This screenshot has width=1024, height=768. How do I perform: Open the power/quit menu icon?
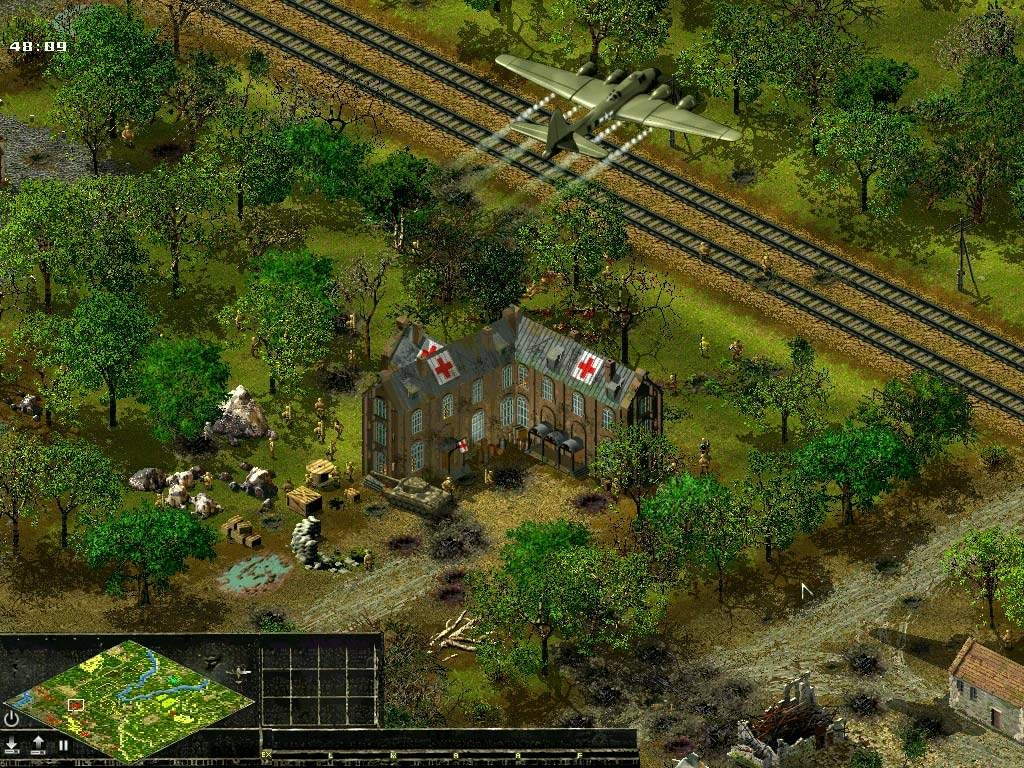point(12,719)
